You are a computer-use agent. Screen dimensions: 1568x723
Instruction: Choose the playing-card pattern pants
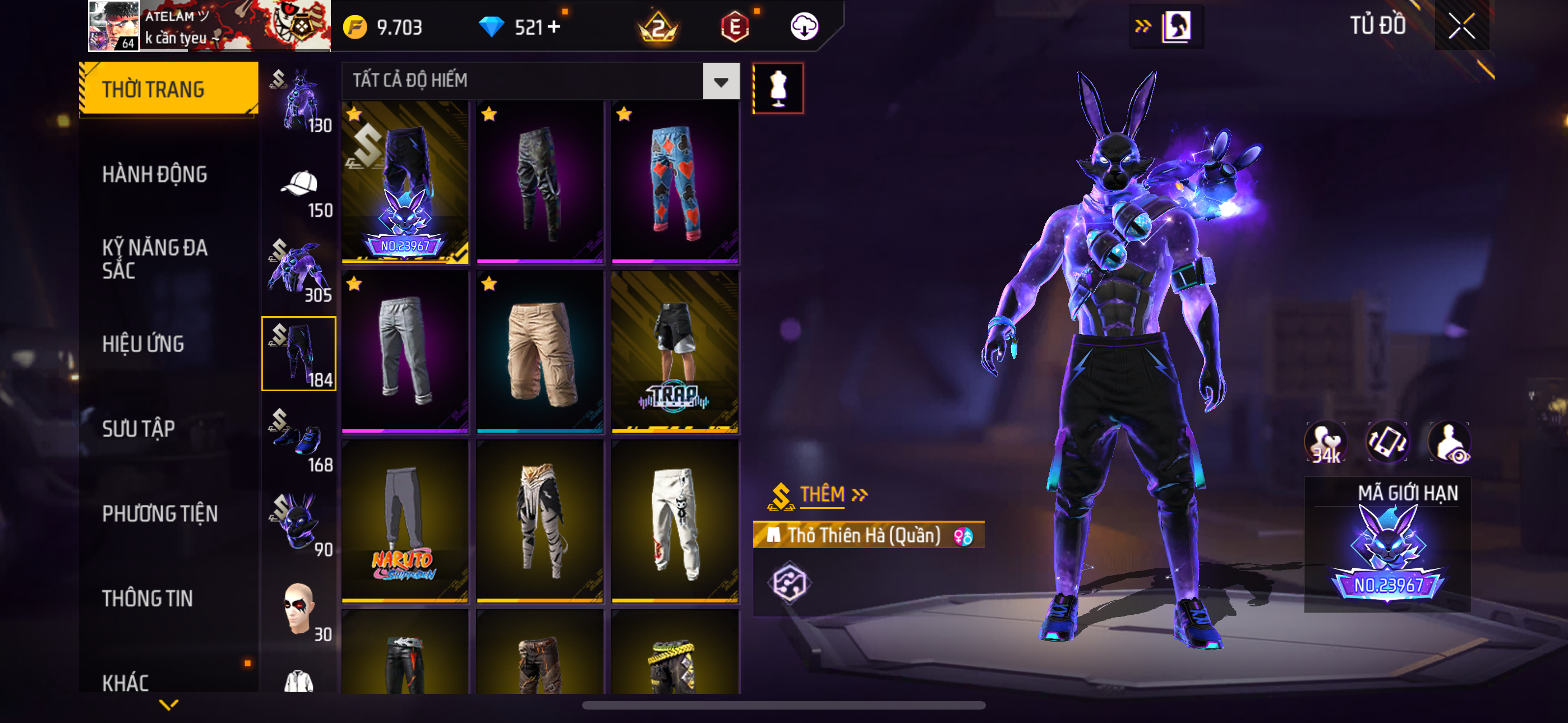tap(675, 183)
